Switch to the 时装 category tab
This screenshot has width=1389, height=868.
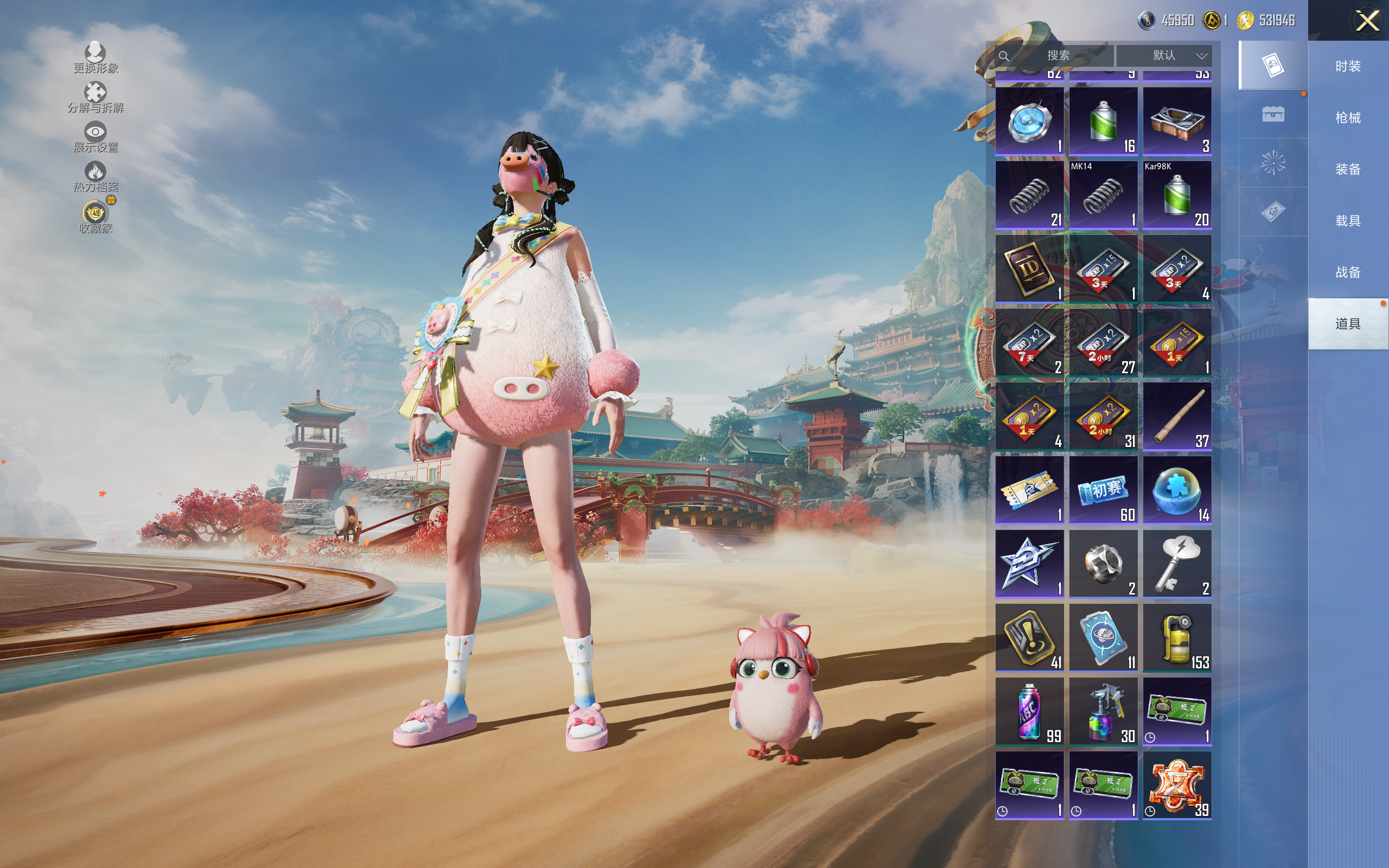pos(1347,67)
